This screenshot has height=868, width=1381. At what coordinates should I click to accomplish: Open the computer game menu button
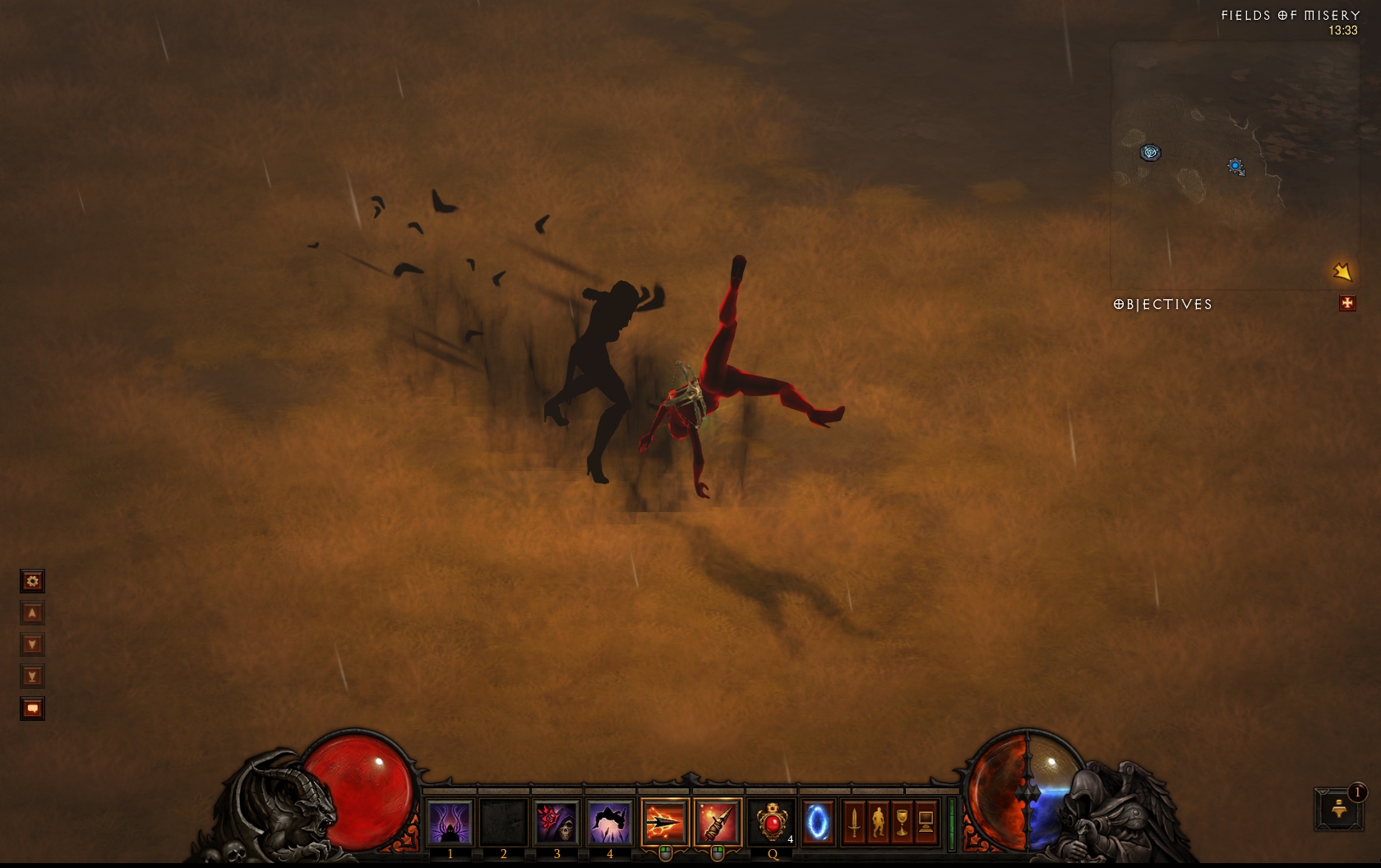coord(926,821)
